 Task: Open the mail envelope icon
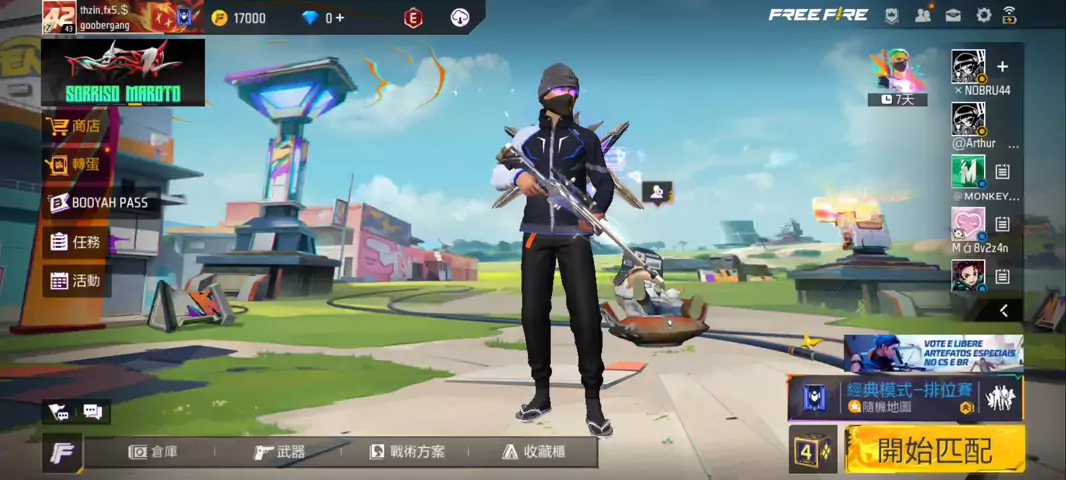953,15
